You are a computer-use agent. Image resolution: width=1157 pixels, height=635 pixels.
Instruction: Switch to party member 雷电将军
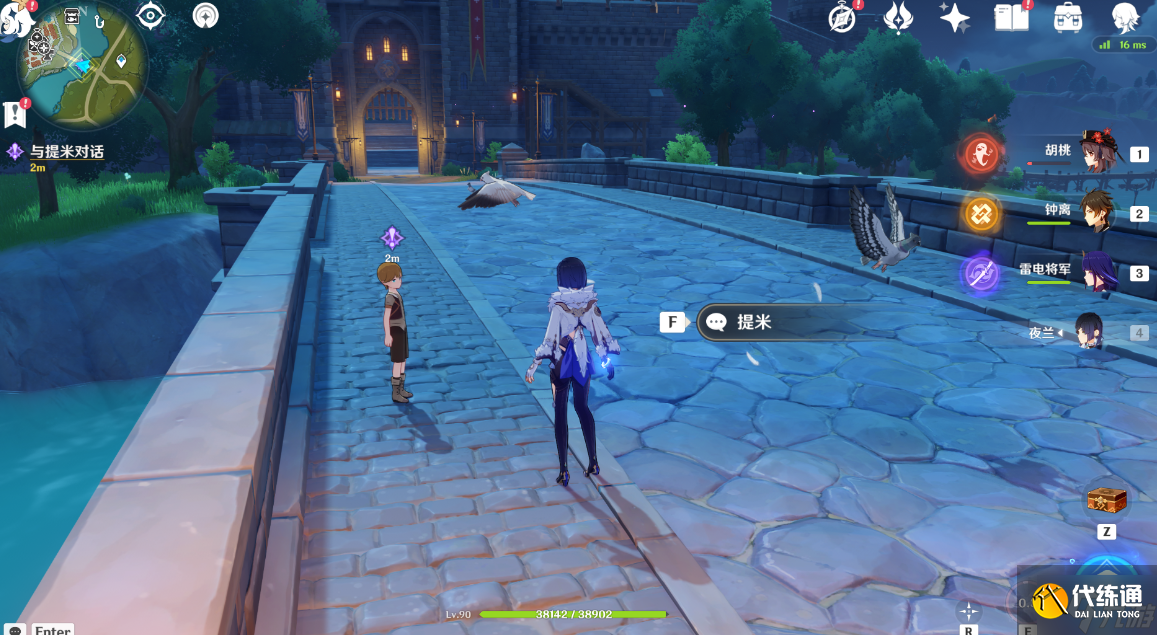click(1097, 272)
